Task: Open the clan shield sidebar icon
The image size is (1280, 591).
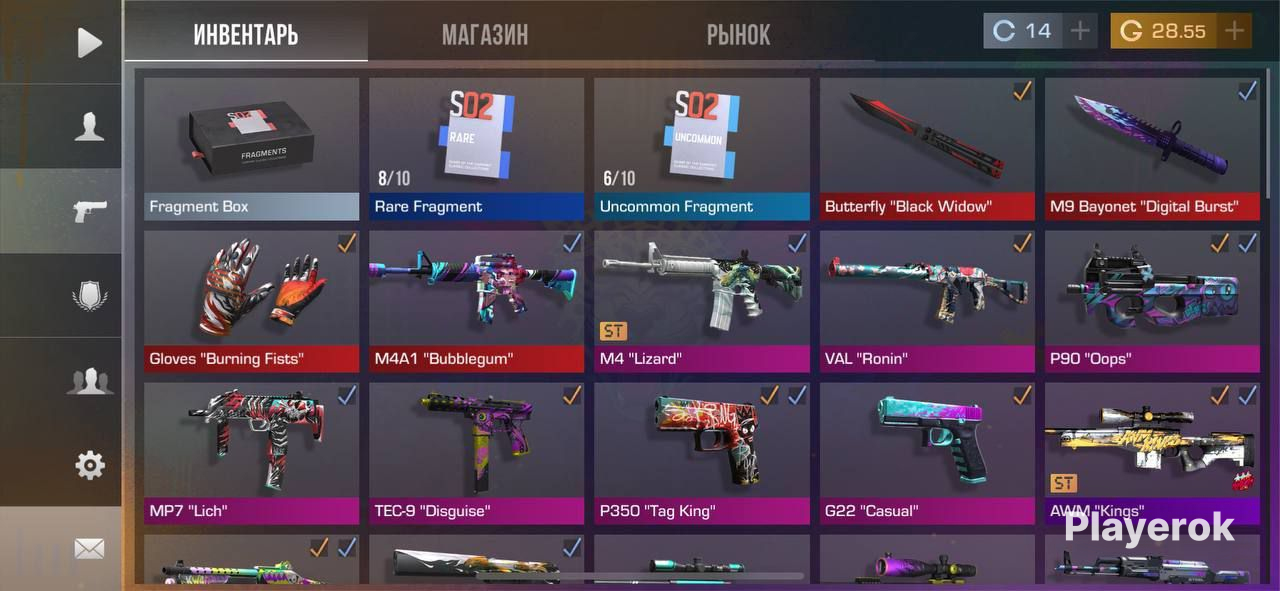Action: [x=89, y=296]
